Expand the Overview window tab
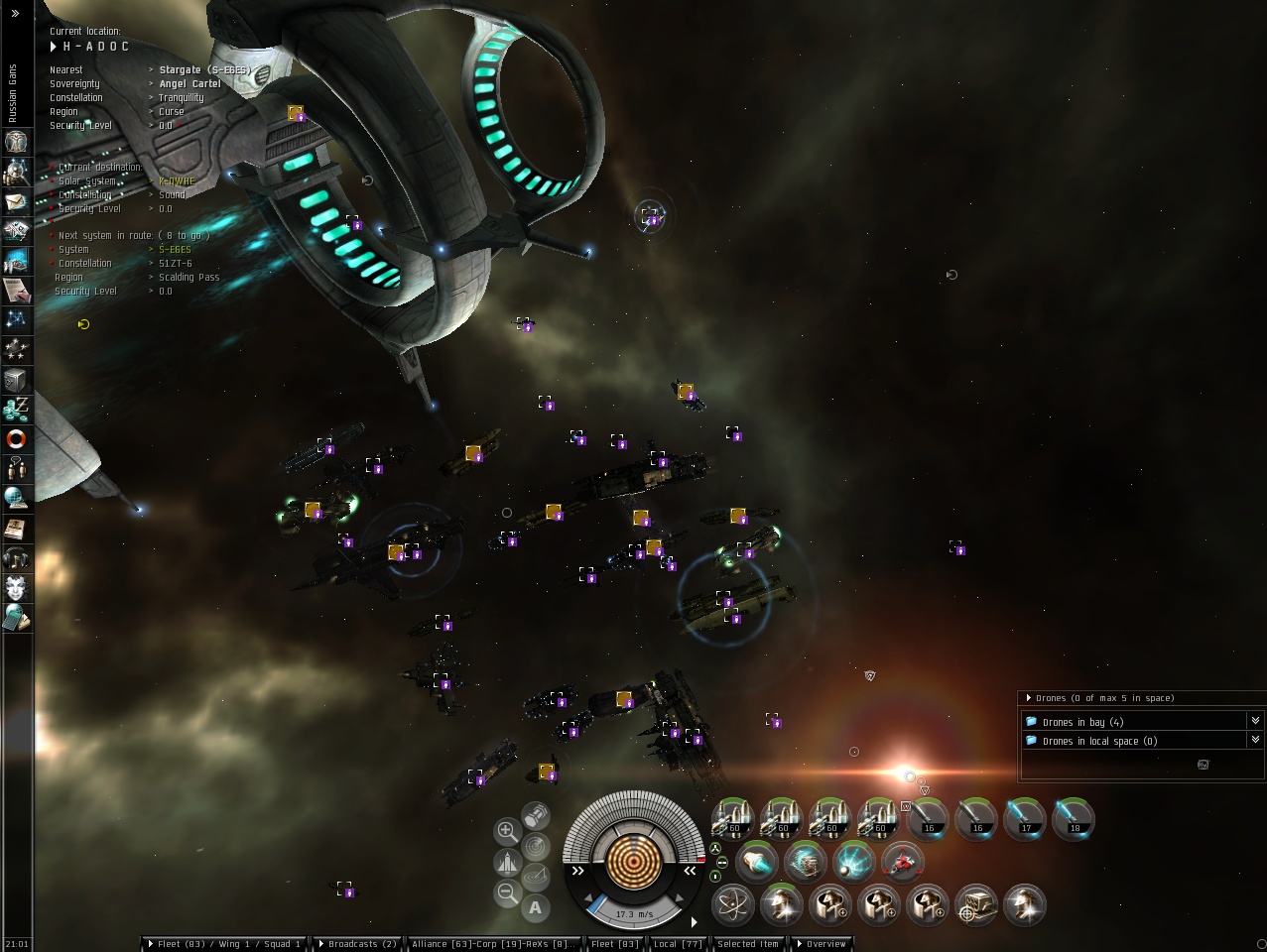This screenshot has height=952, width=1267. tap(822, 944)
